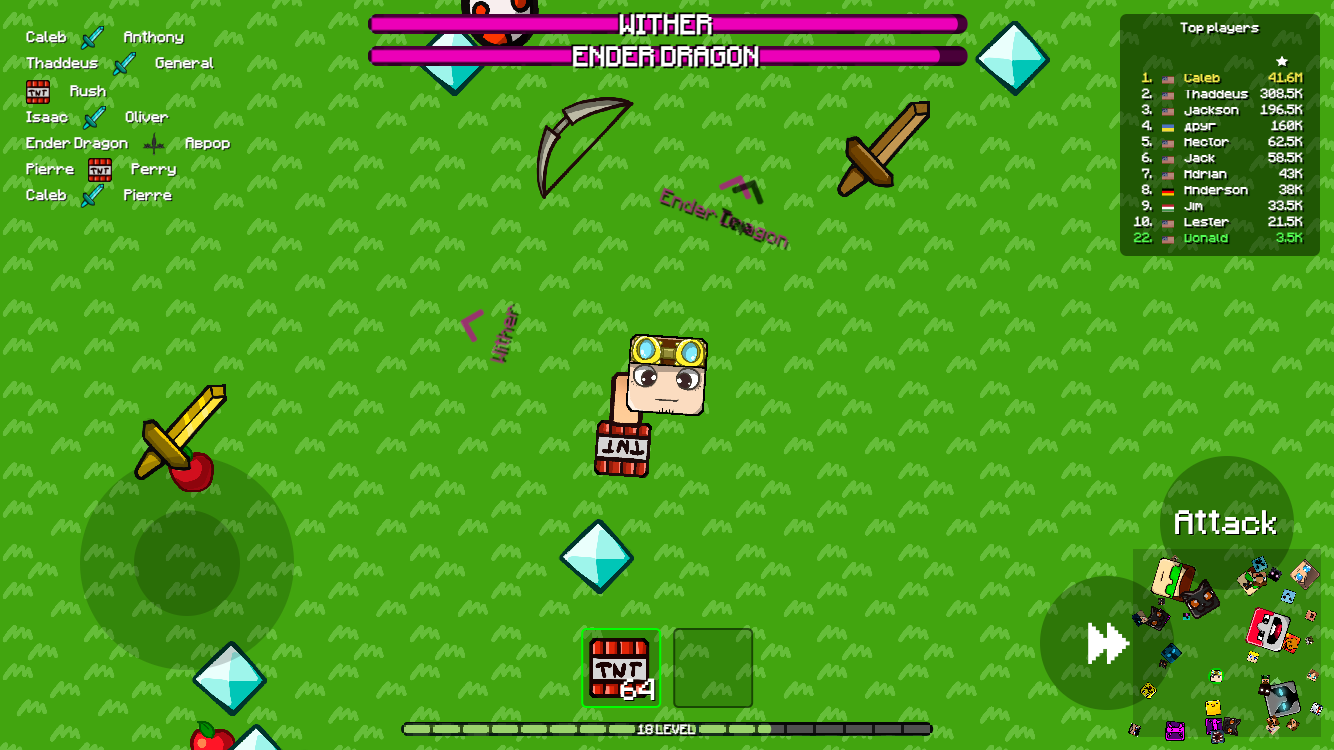Image resolution: width=1334 pixels, height=750 pixels.
Task: Click the sword icon between Caleb and Anthony
Action: click(x=93, y=37)
